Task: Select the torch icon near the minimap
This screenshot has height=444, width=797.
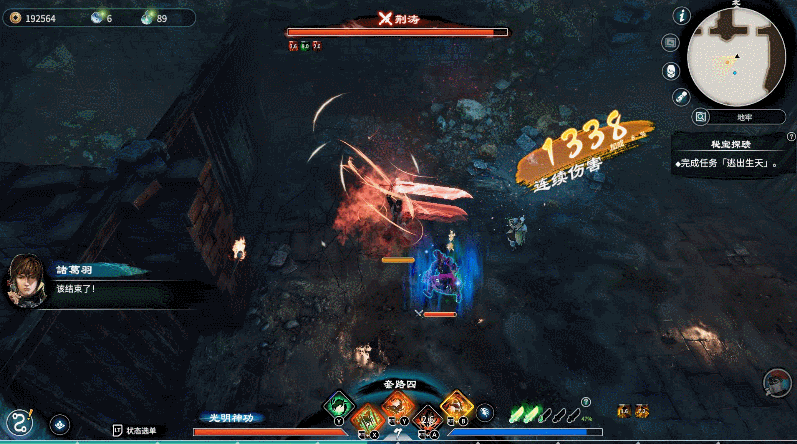Action: tap(682, 96)
